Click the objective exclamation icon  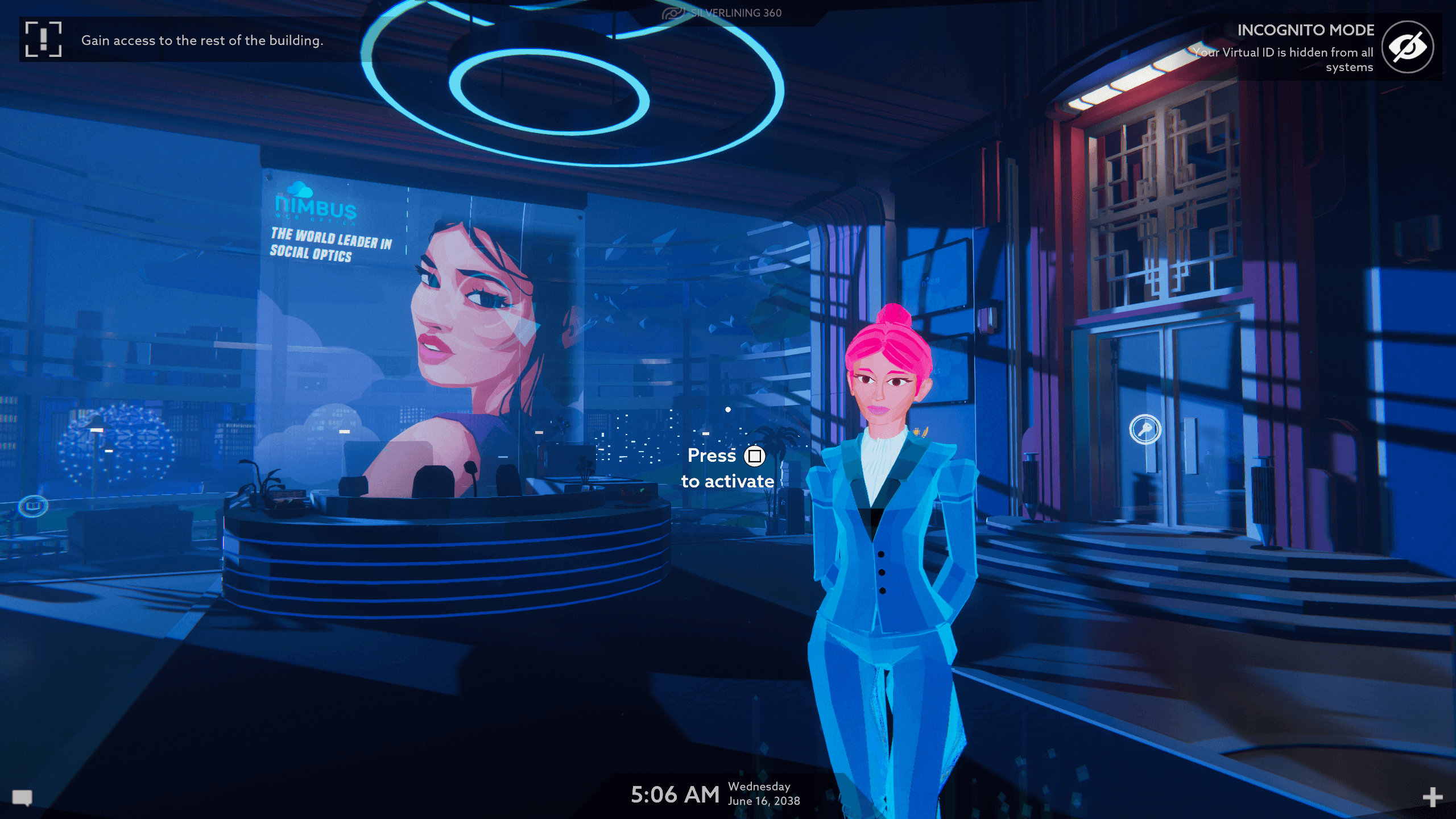pyautogui.click(x=43, y=39)
